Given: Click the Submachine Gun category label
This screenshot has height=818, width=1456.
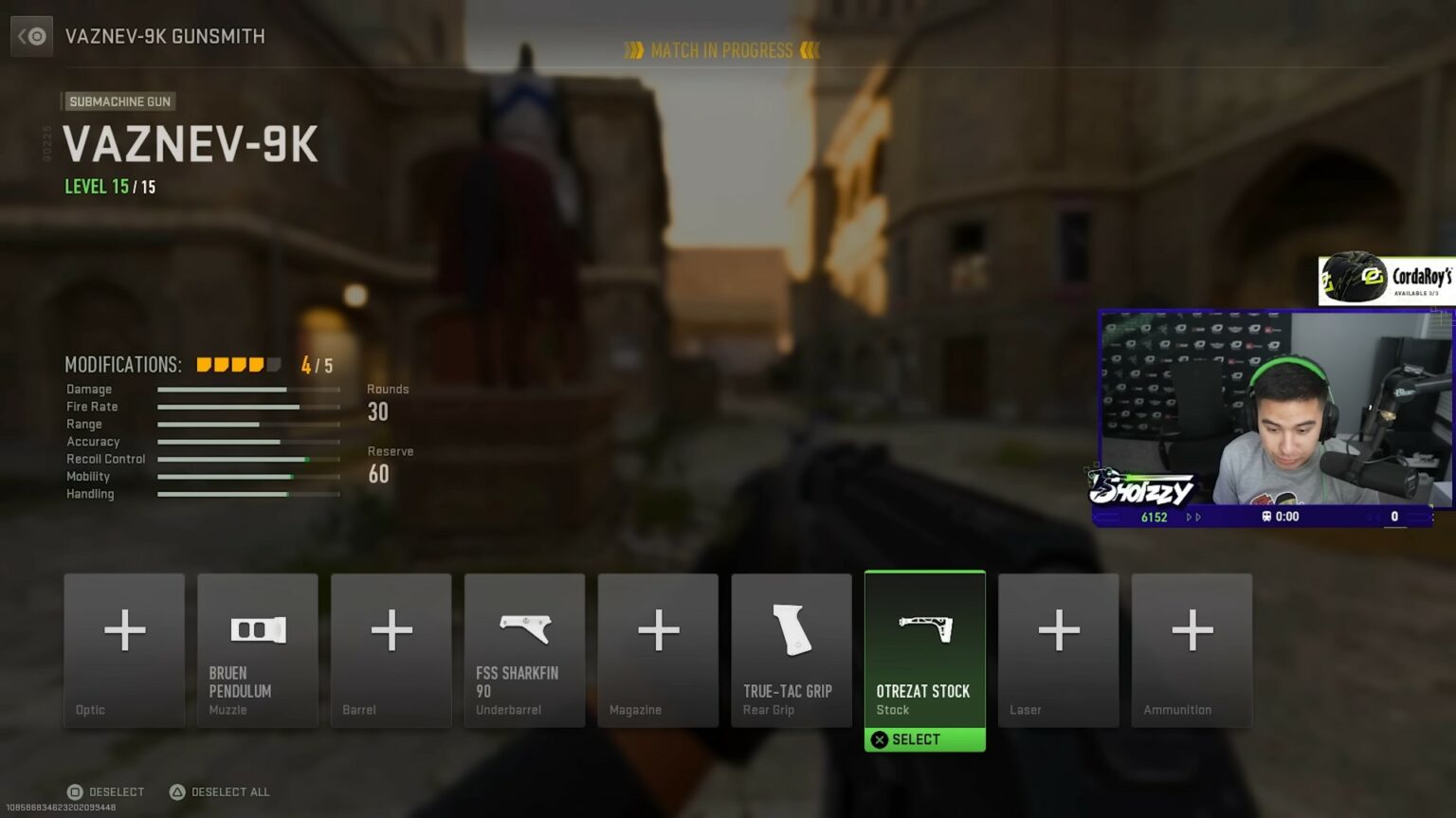Looking at the screenshot, I should [x=118, y=101].
